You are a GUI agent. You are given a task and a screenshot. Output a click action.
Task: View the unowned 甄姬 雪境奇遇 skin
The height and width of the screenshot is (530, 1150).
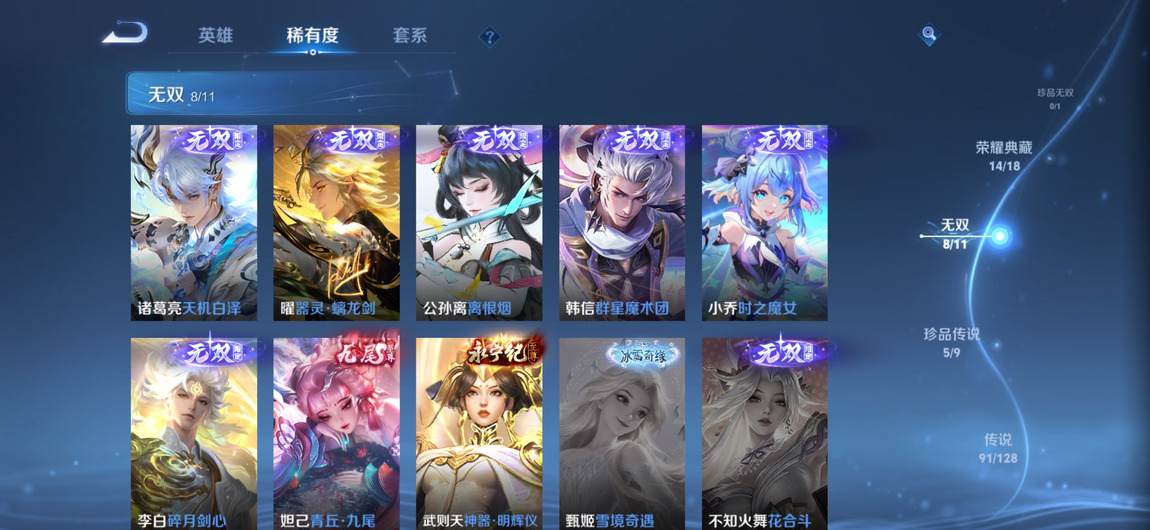coord(622,434)
